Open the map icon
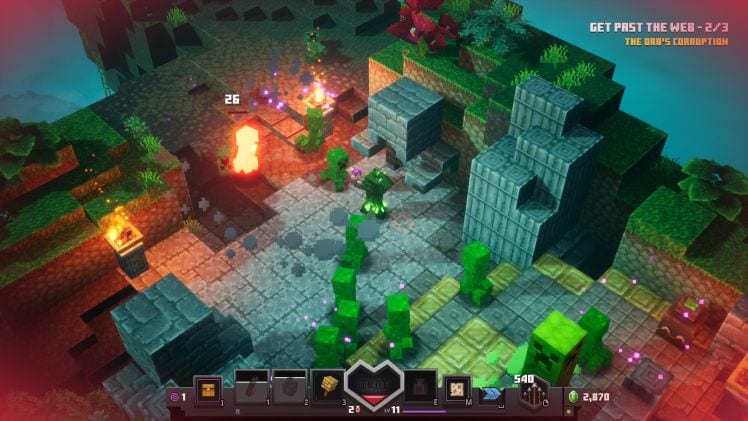Screen dimensions: 748x421 click(456, 389)
